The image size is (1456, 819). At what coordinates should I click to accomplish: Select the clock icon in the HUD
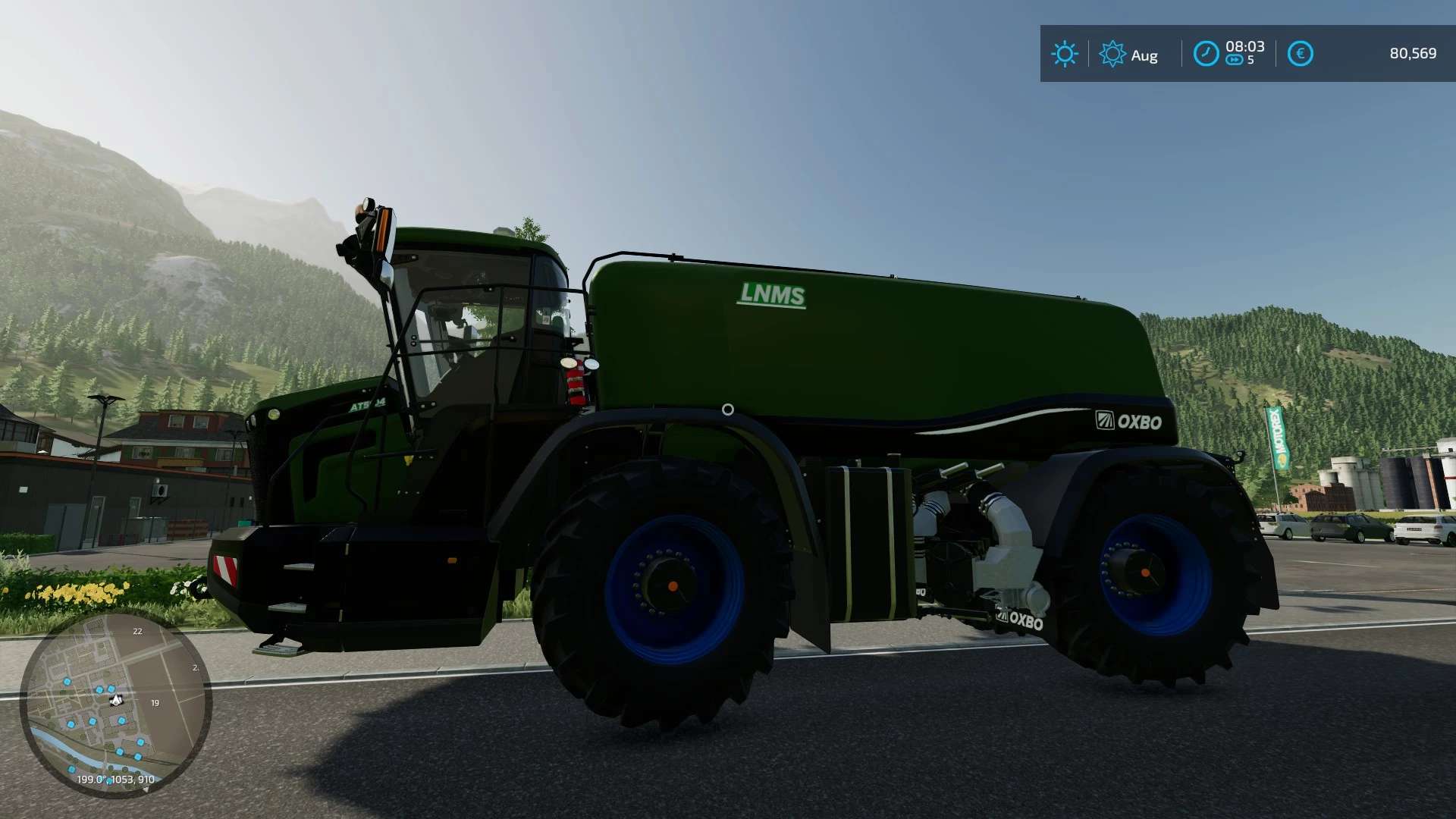[1207, 54]
